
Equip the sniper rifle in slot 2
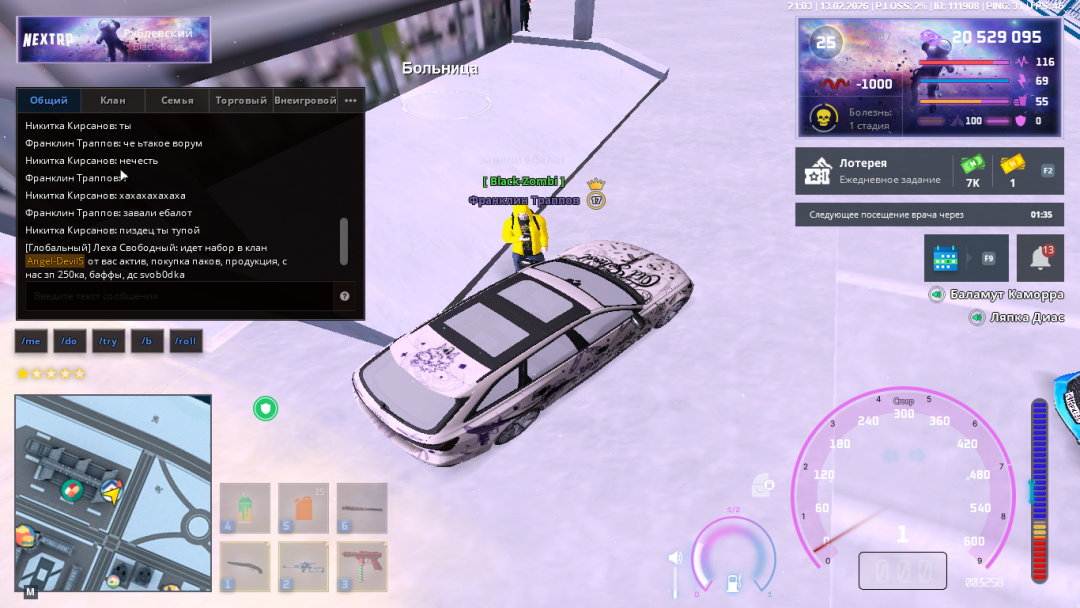pyautogui.click(x=304, y=566)
